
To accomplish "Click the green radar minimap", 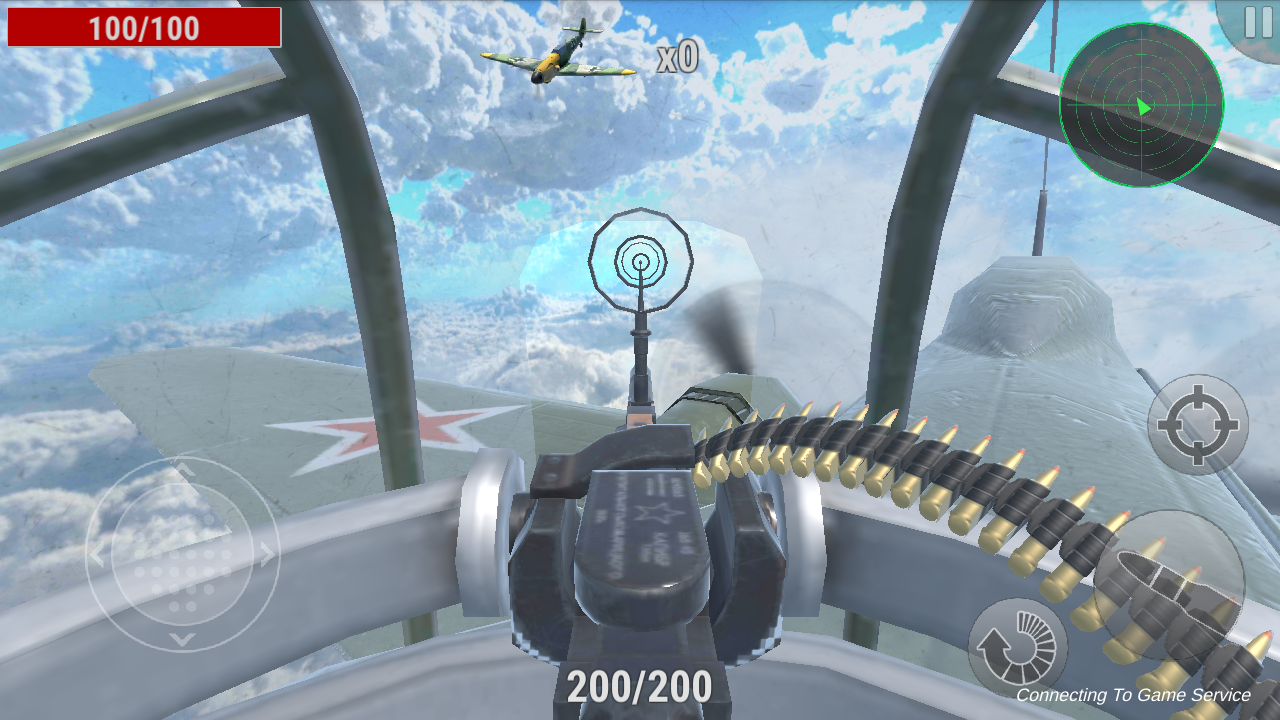I will [1141, 105].
